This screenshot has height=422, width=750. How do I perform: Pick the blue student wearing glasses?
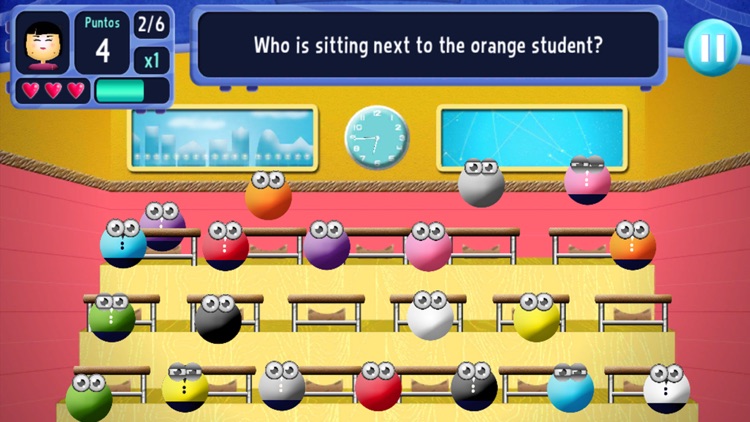570,388
